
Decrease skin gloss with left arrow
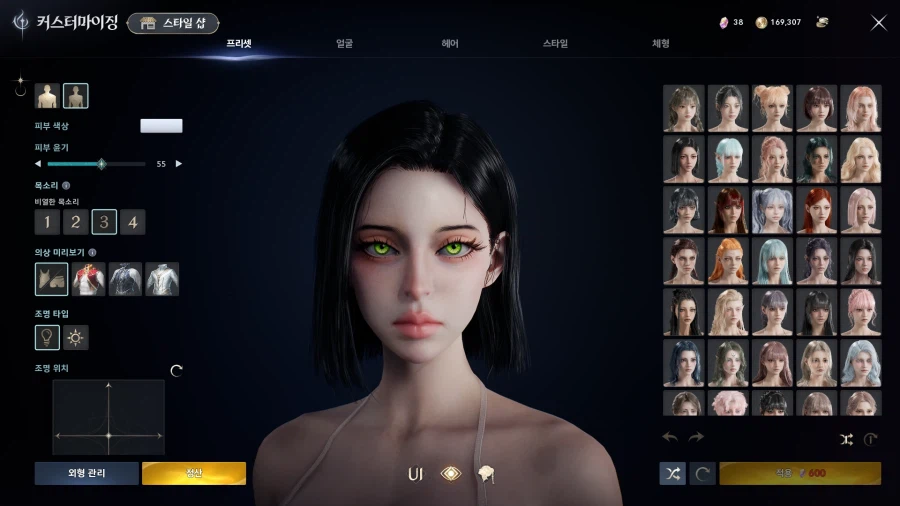(x=38, y=163)
